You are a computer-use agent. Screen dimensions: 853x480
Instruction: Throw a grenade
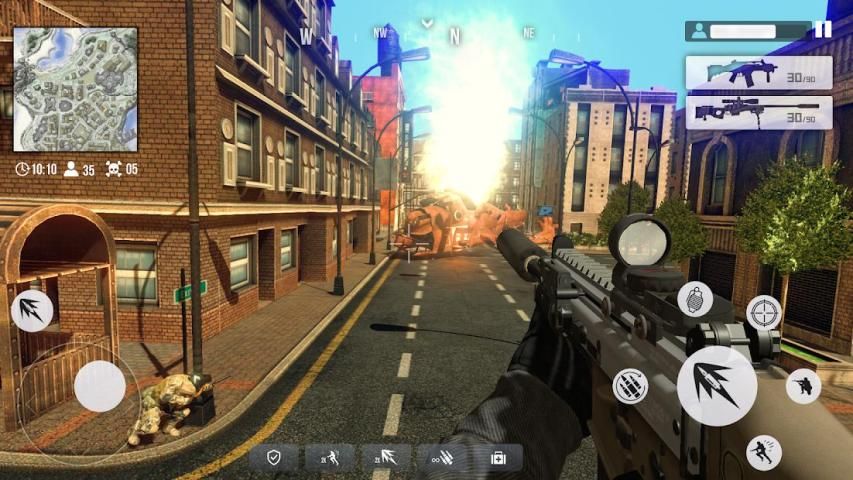695,299
